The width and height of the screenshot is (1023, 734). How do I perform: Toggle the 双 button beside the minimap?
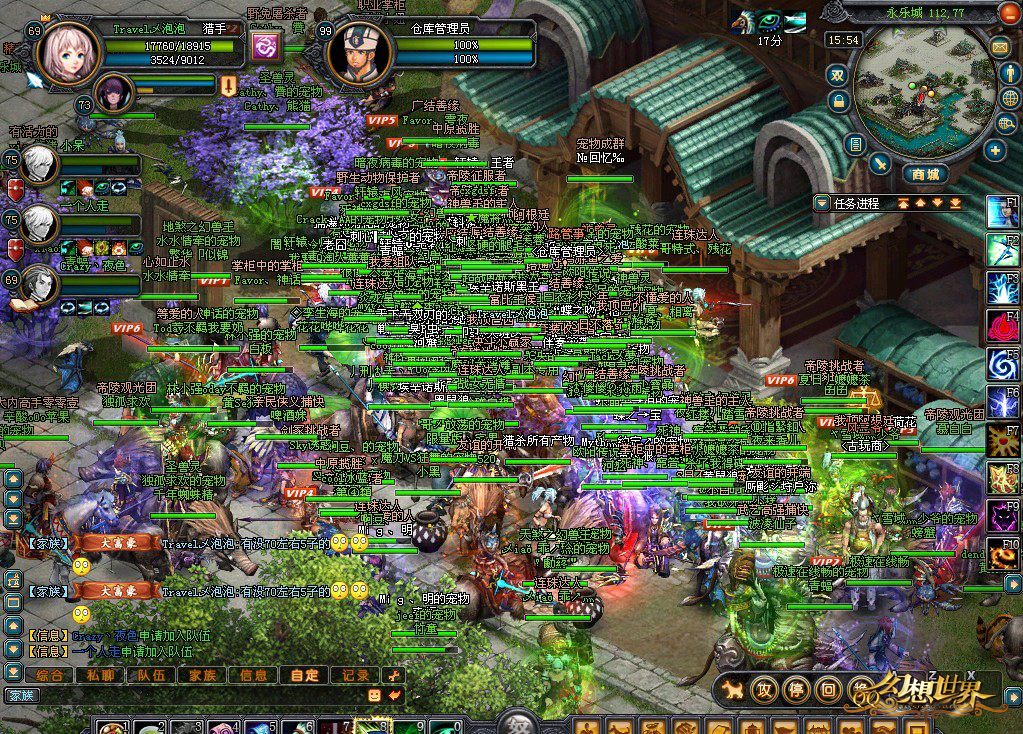838,75
